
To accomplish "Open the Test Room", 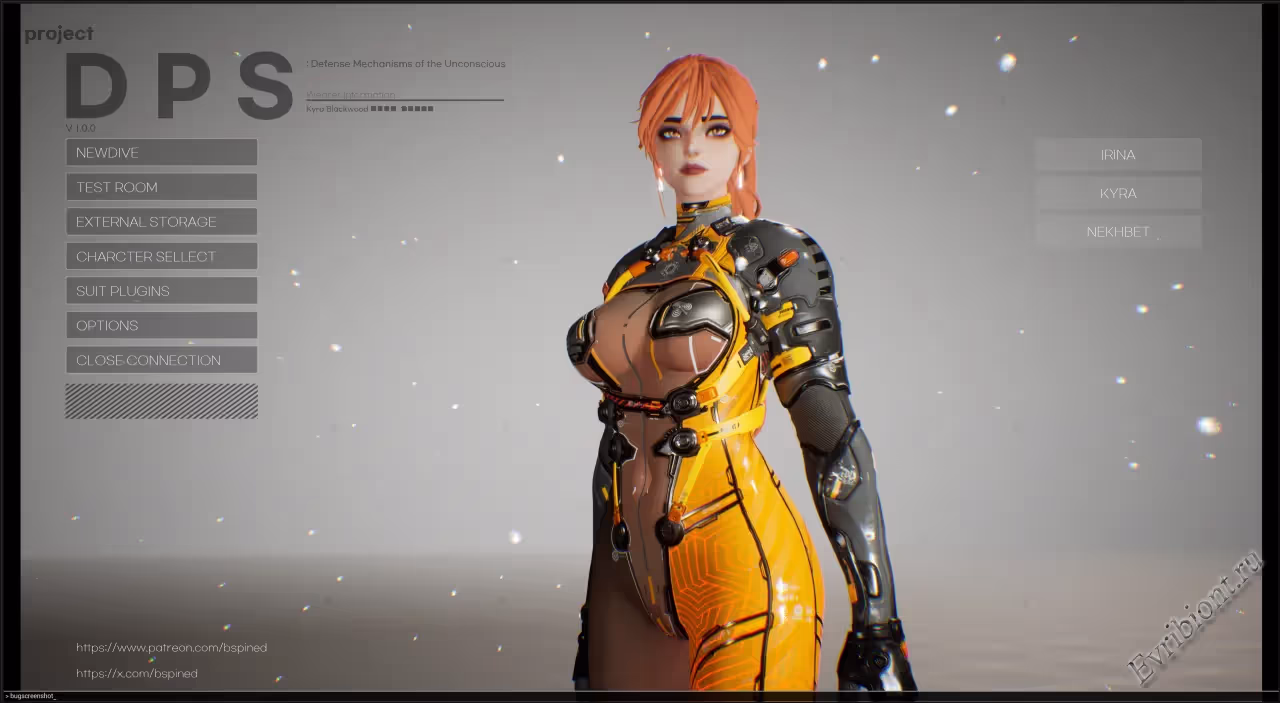I will (x=161, y=187).
